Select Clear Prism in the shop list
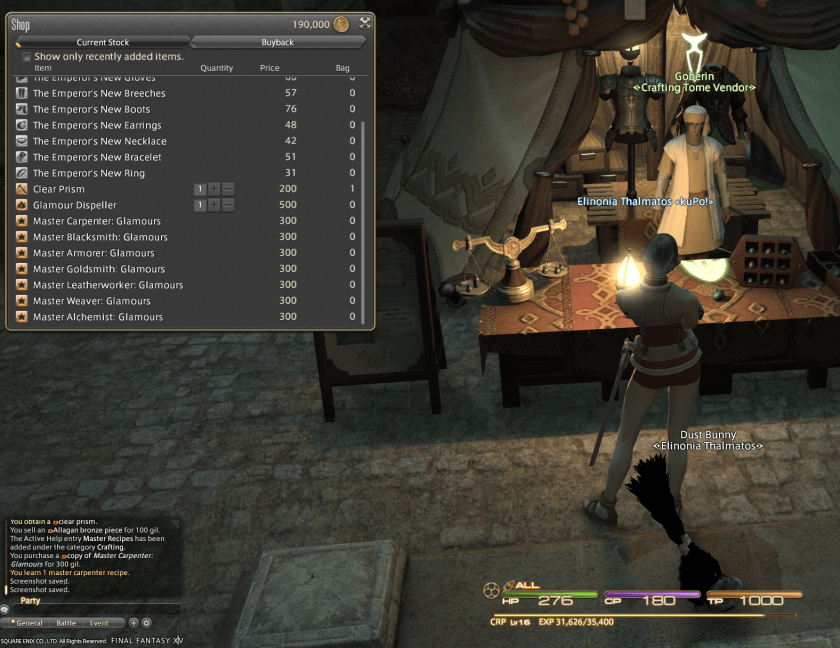Screen dimensions: 840x648 (x=59, y=189)
